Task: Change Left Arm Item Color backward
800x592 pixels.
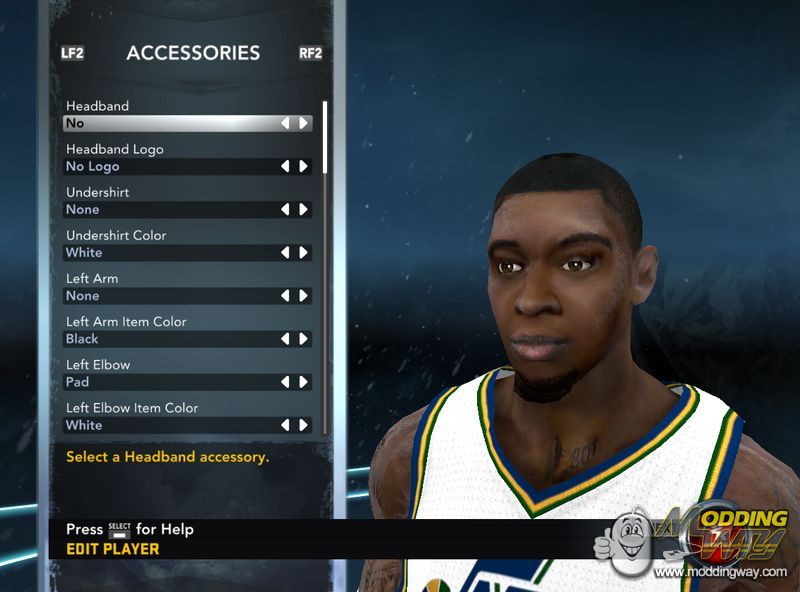Action: [286, 339]
